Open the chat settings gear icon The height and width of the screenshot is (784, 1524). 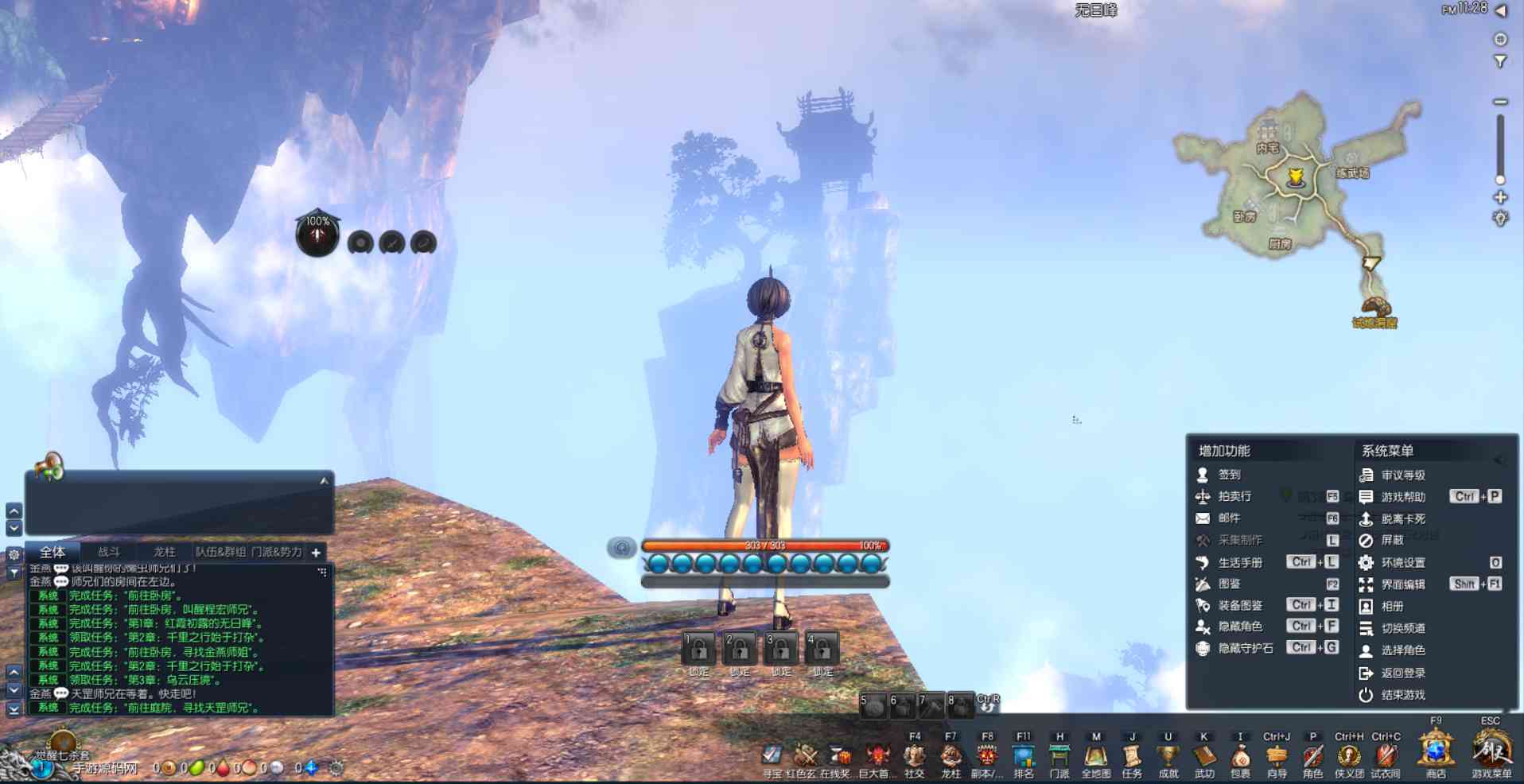pyautogui.click(x=14, y=554)
